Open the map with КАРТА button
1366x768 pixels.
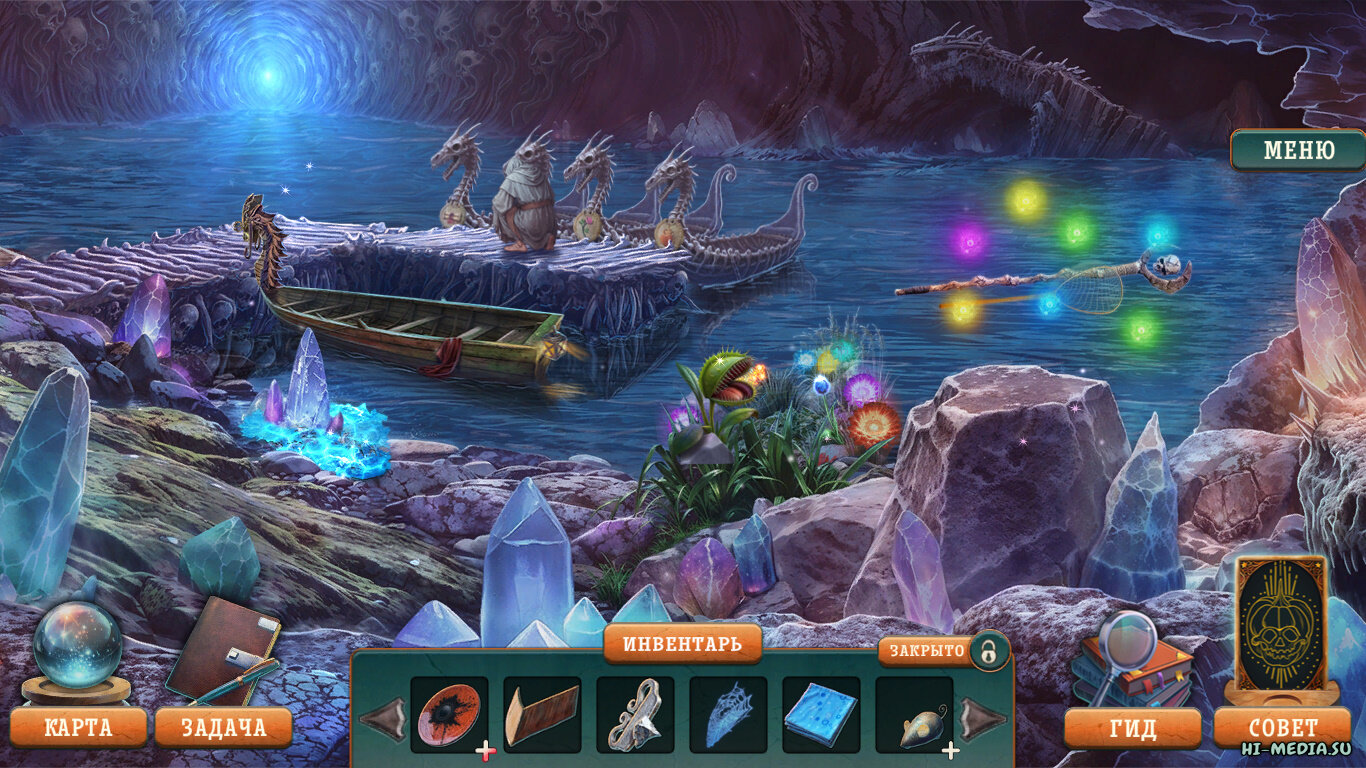(78, 727)
